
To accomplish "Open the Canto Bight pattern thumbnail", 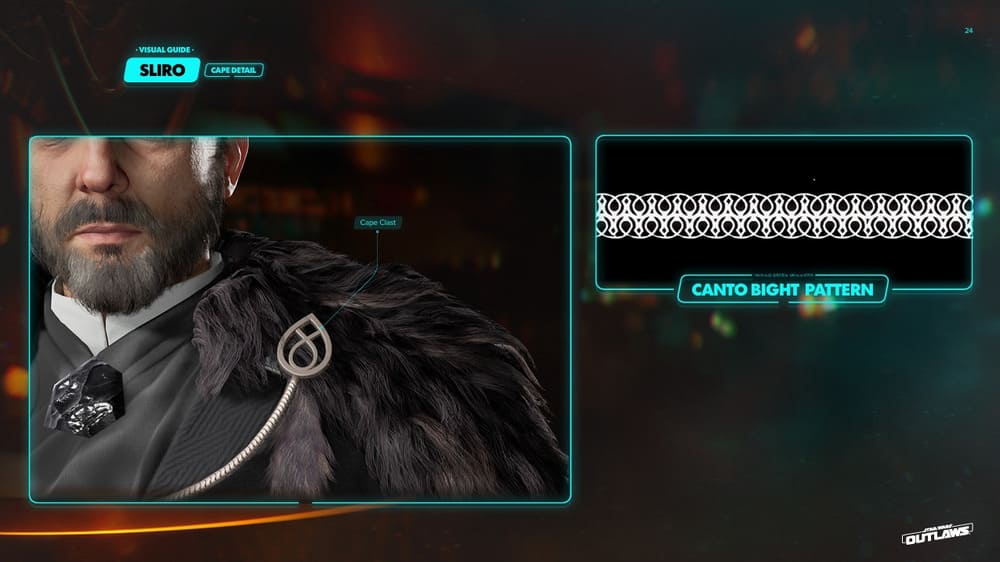I will [x=784, y=213].
